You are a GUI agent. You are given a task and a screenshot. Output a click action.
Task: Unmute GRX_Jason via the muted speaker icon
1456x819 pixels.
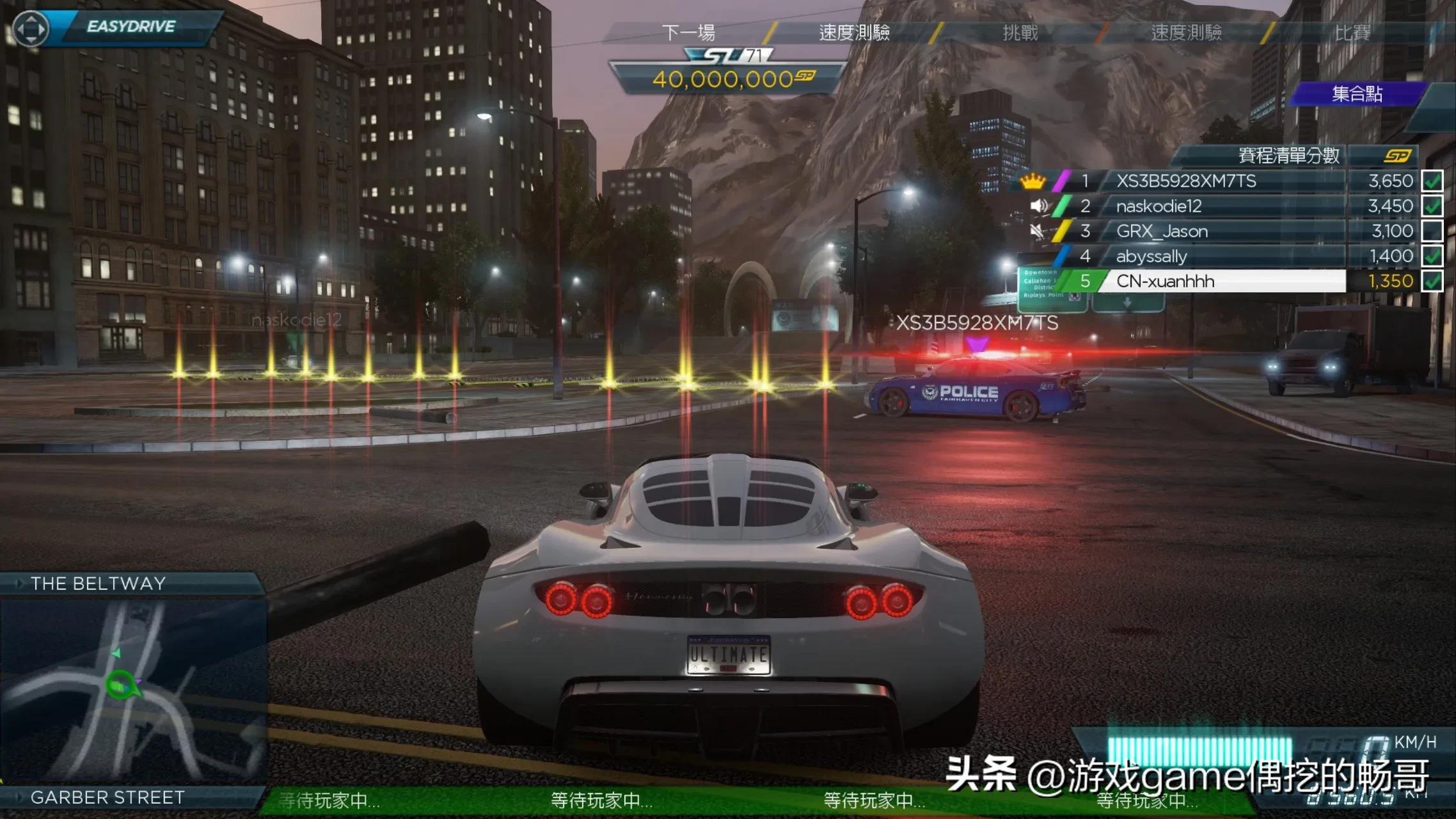1038,231
